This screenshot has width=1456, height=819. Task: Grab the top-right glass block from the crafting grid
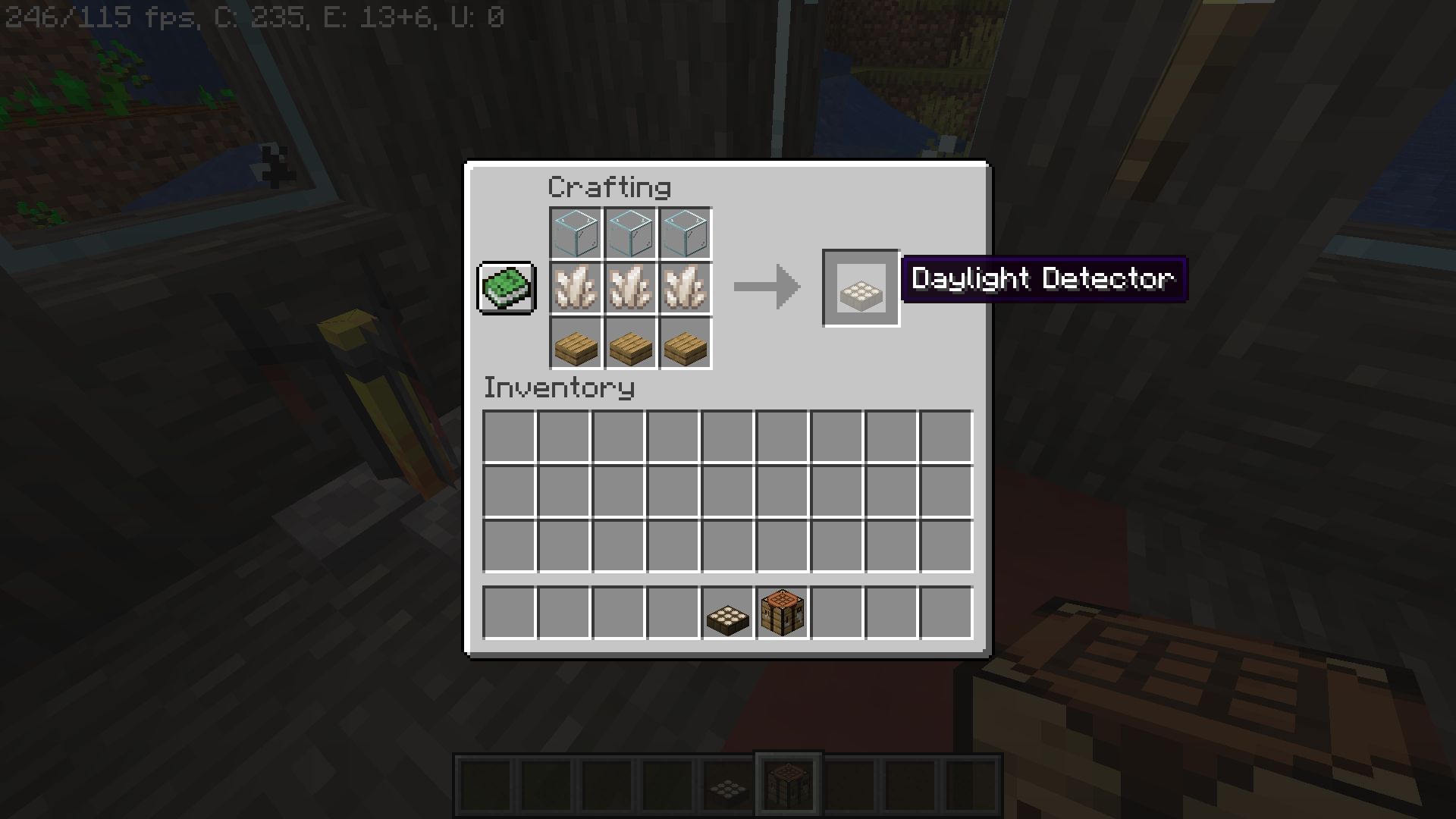685,234
